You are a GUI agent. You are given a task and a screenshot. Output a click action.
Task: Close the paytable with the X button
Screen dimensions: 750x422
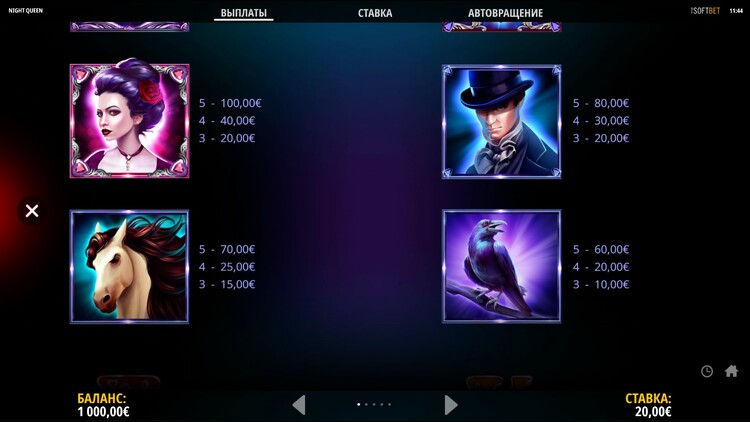[32, 211]
